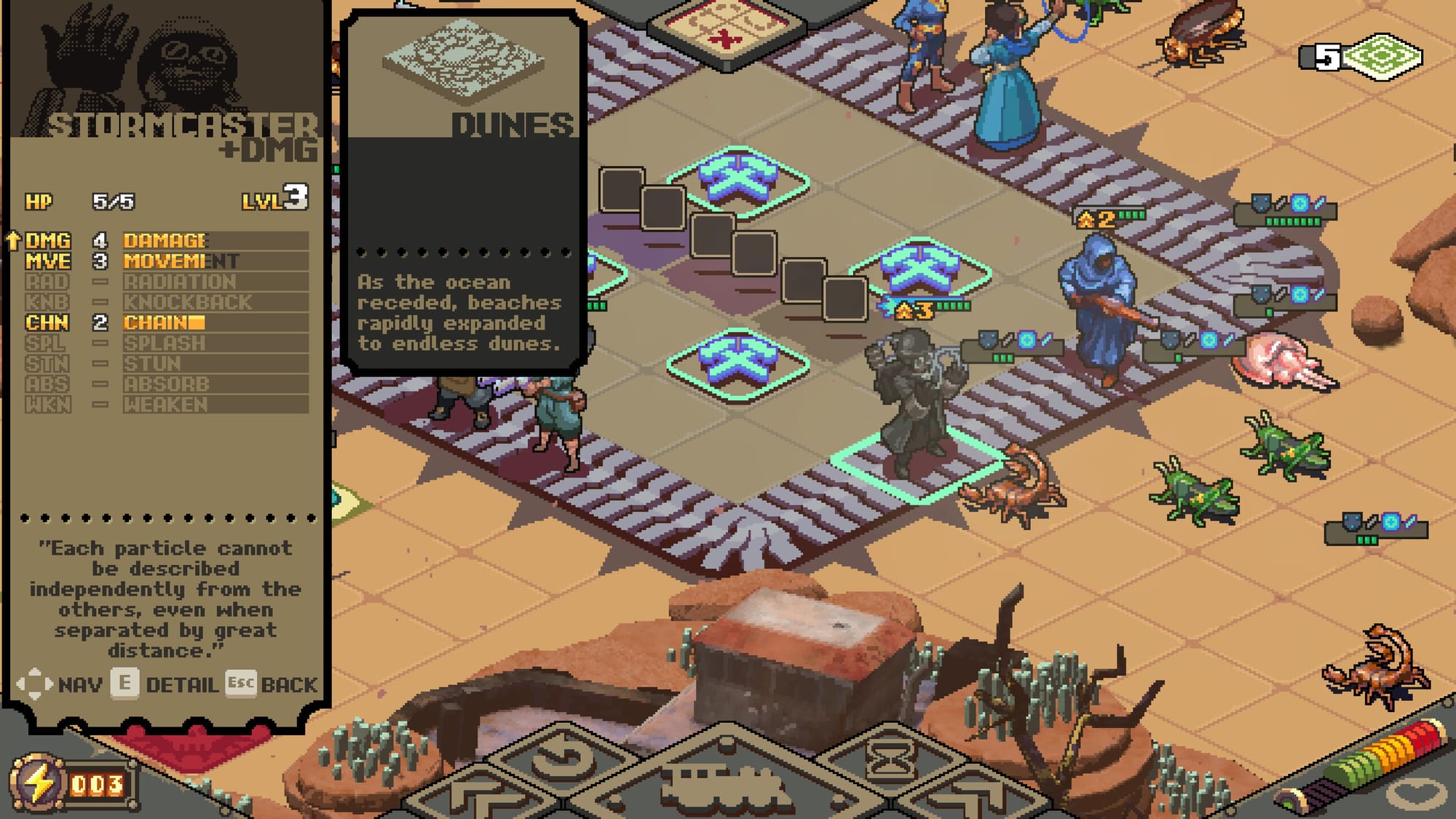Select the SPLASH stat row
The width and height of the screenshot is (1456, 819).
[166, 343]
